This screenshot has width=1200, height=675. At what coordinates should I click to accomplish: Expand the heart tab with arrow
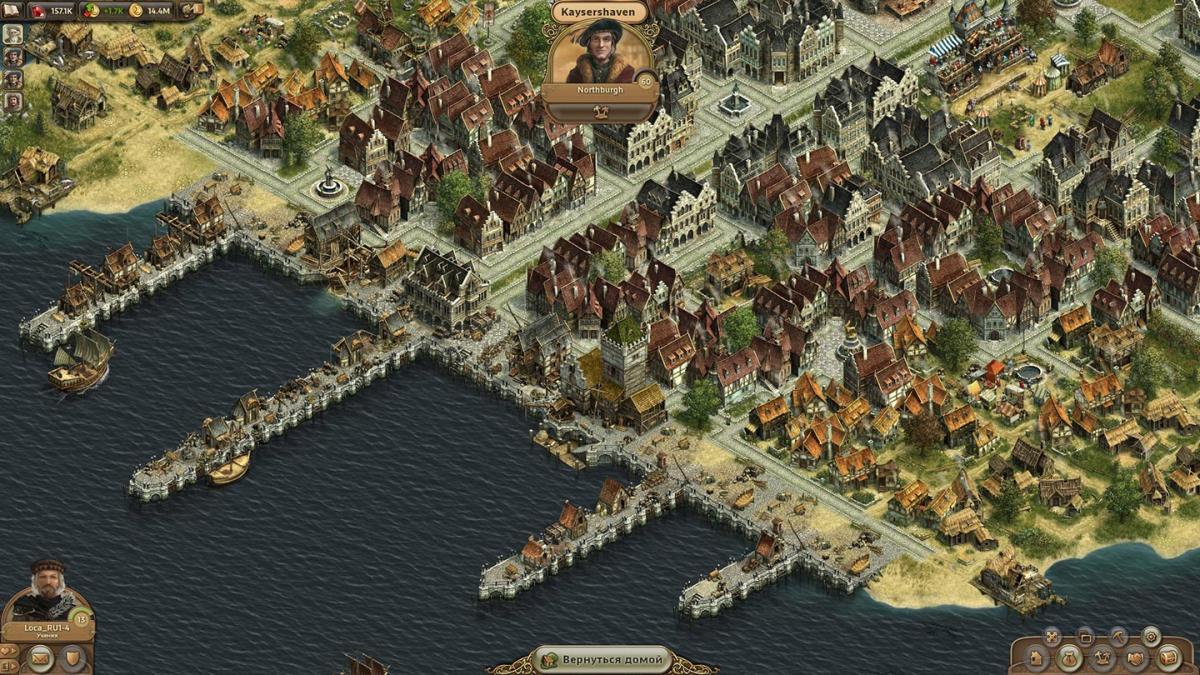pos(8,651)
